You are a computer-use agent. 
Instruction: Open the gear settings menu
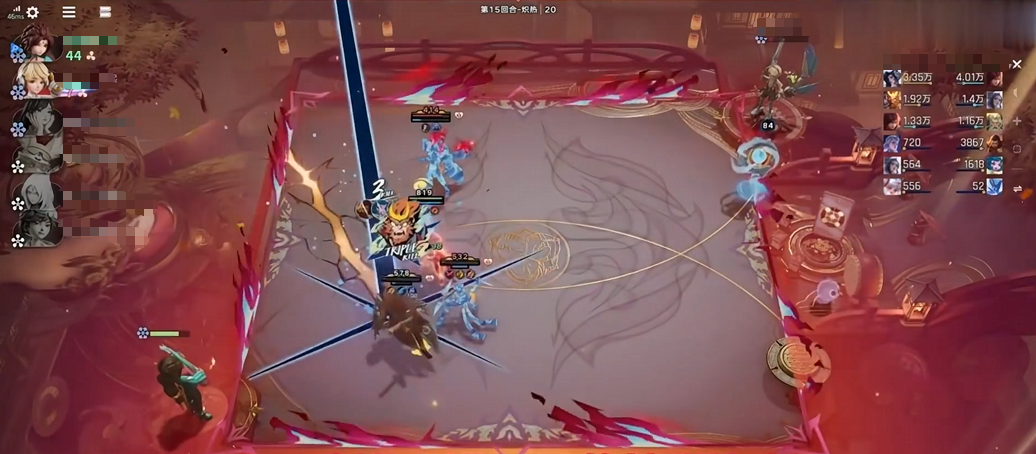32,12
